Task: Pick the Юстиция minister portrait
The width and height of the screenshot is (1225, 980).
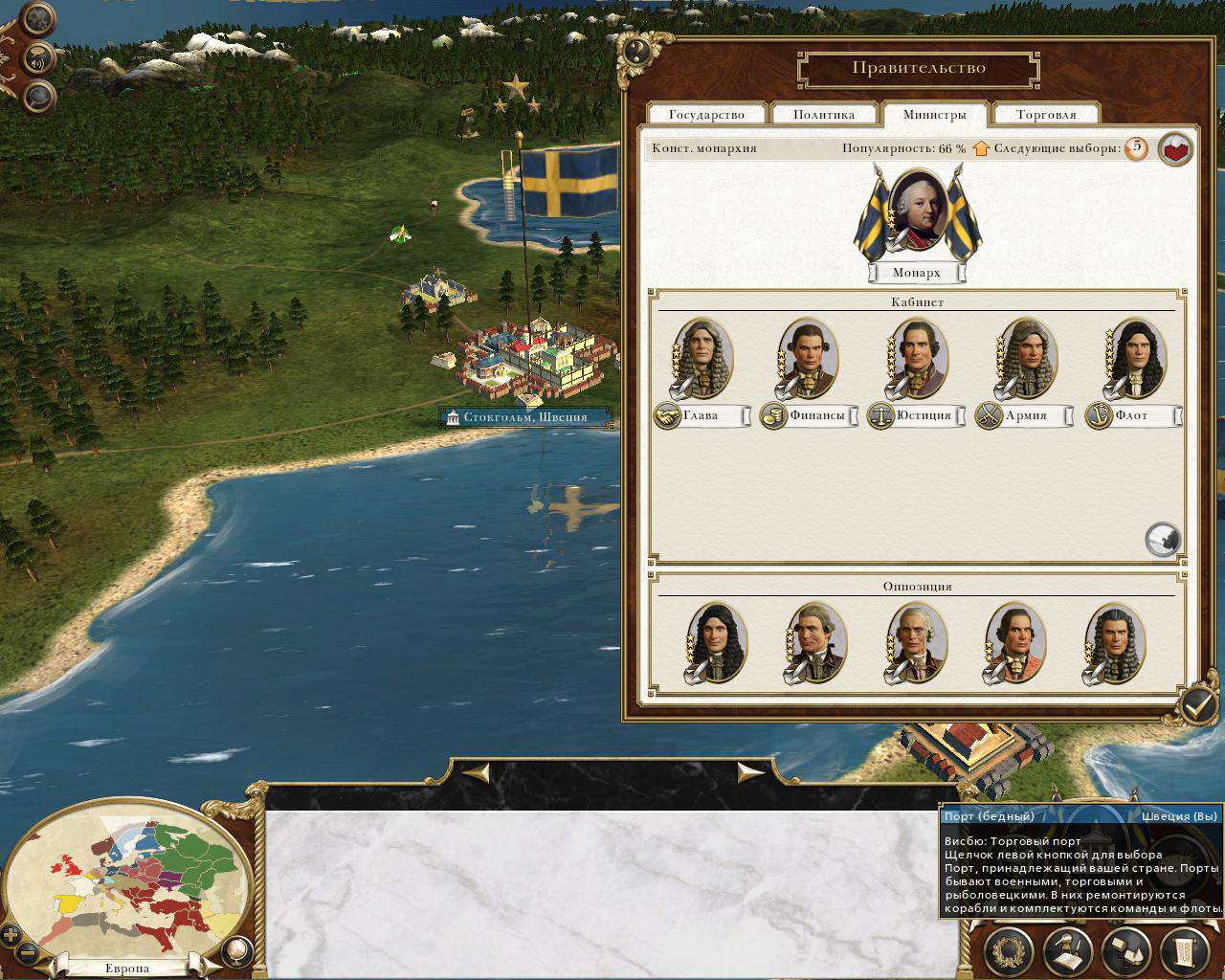Action: (x=917, y=357)
